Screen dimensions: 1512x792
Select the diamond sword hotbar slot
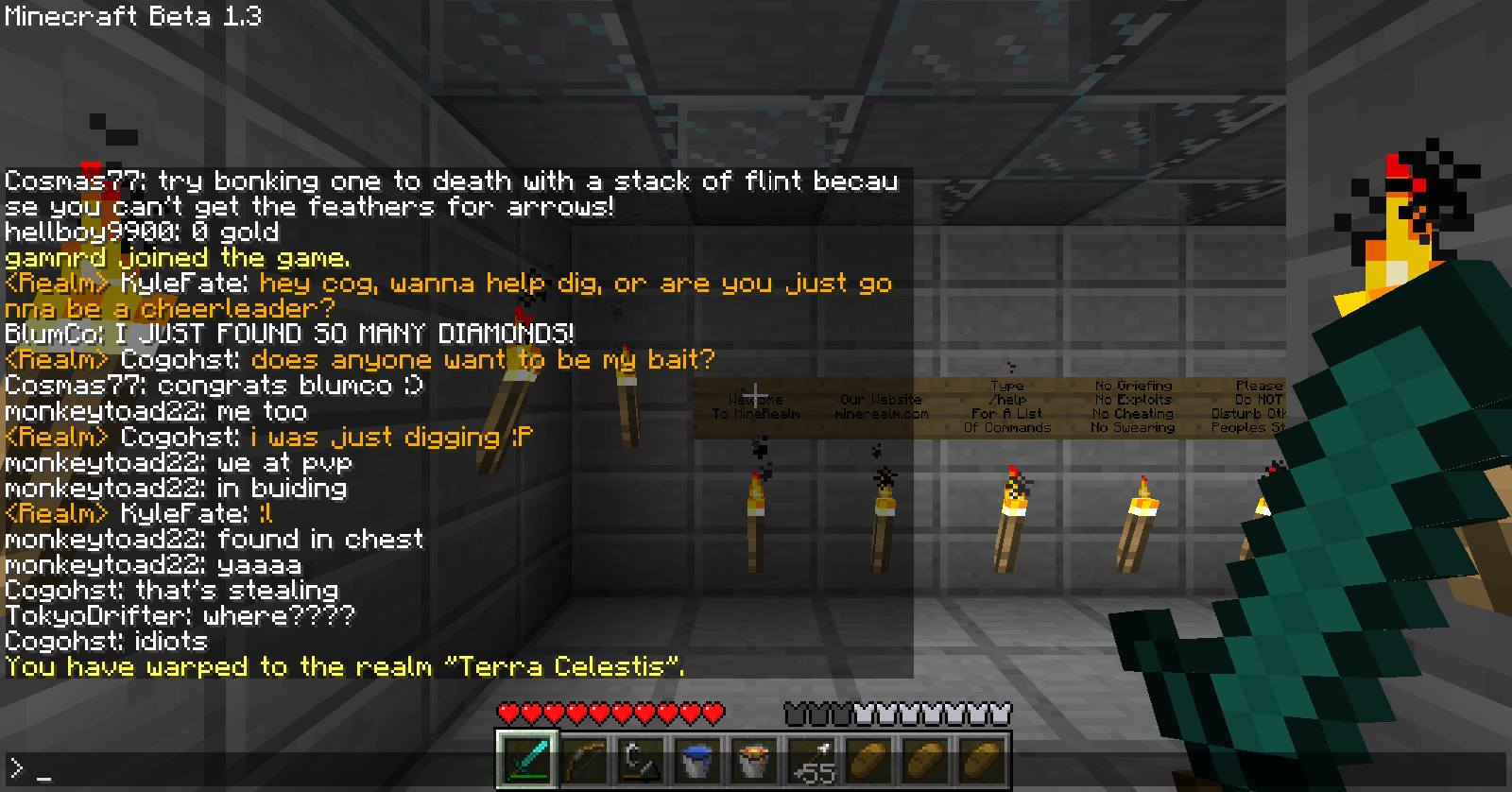click(x=527, y=759)
